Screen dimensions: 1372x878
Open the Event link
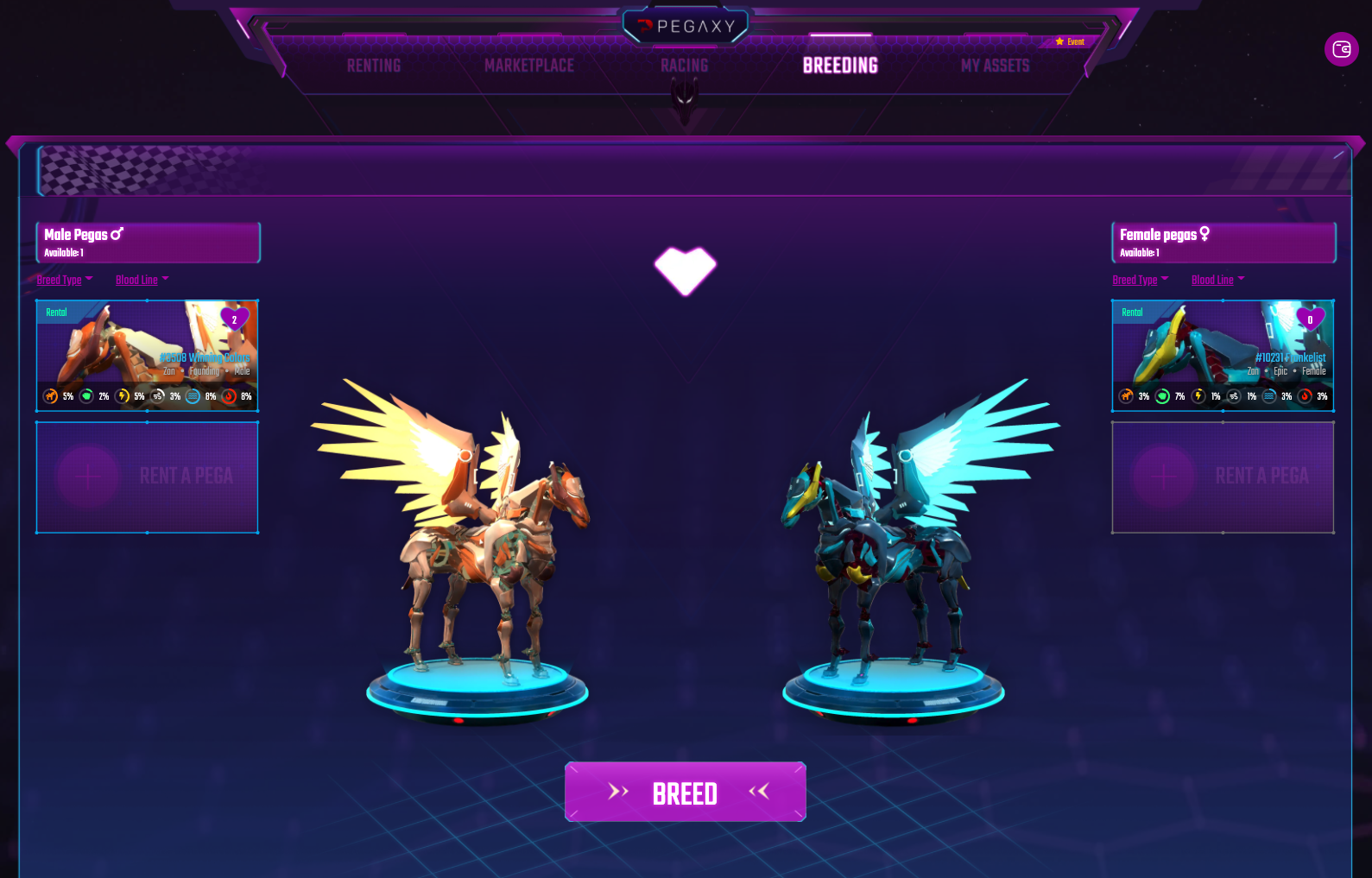(1071, 41)
